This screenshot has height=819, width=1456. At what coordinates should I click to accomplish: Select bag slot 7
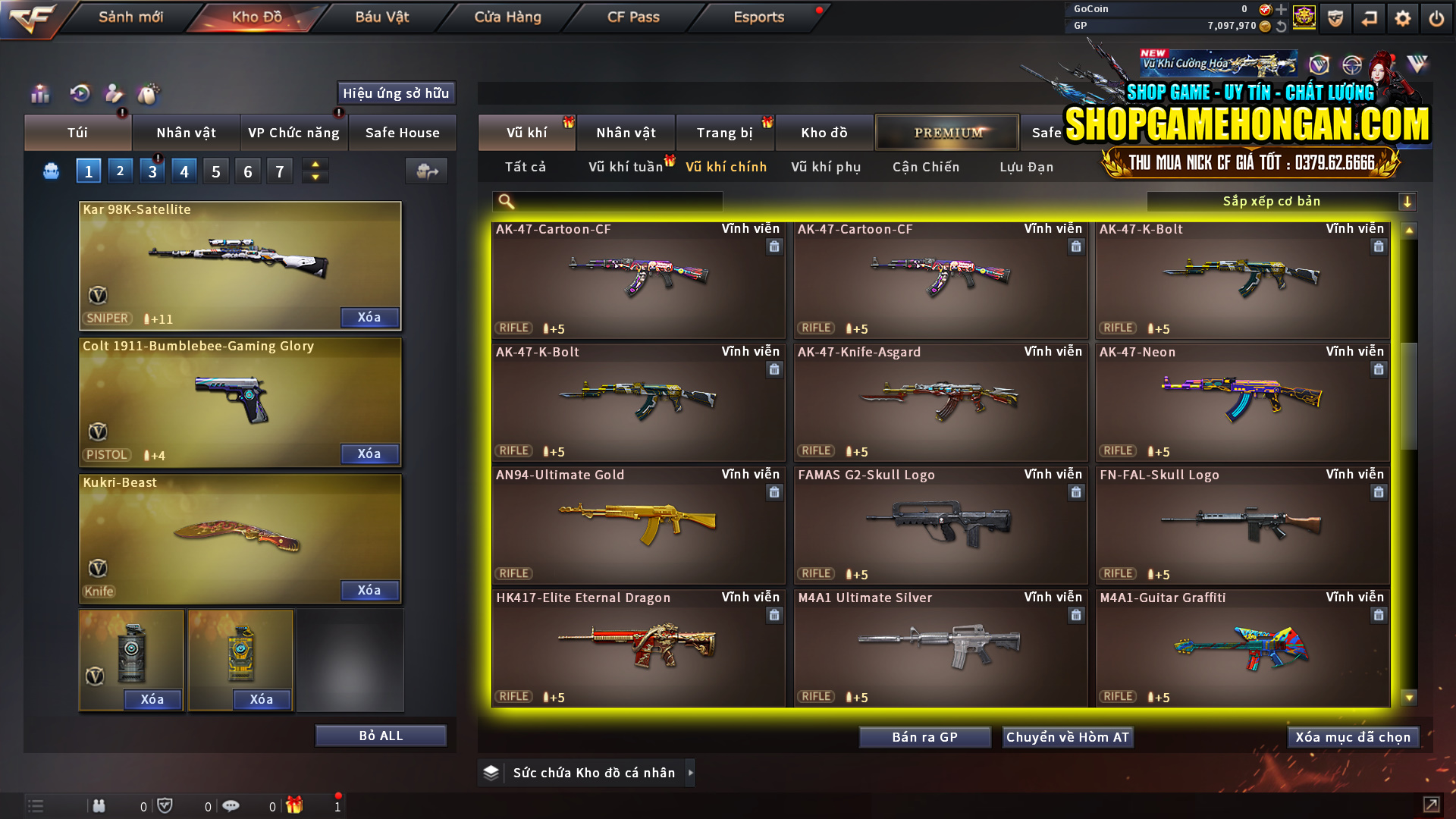point(279,170)
